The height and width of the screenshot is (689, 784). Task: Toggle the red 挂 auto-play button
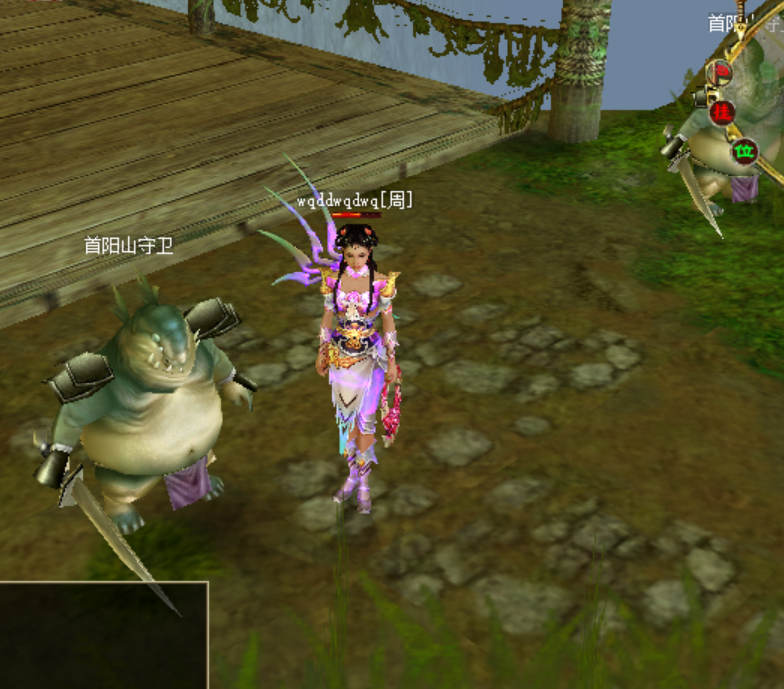(x=723, y=112)
